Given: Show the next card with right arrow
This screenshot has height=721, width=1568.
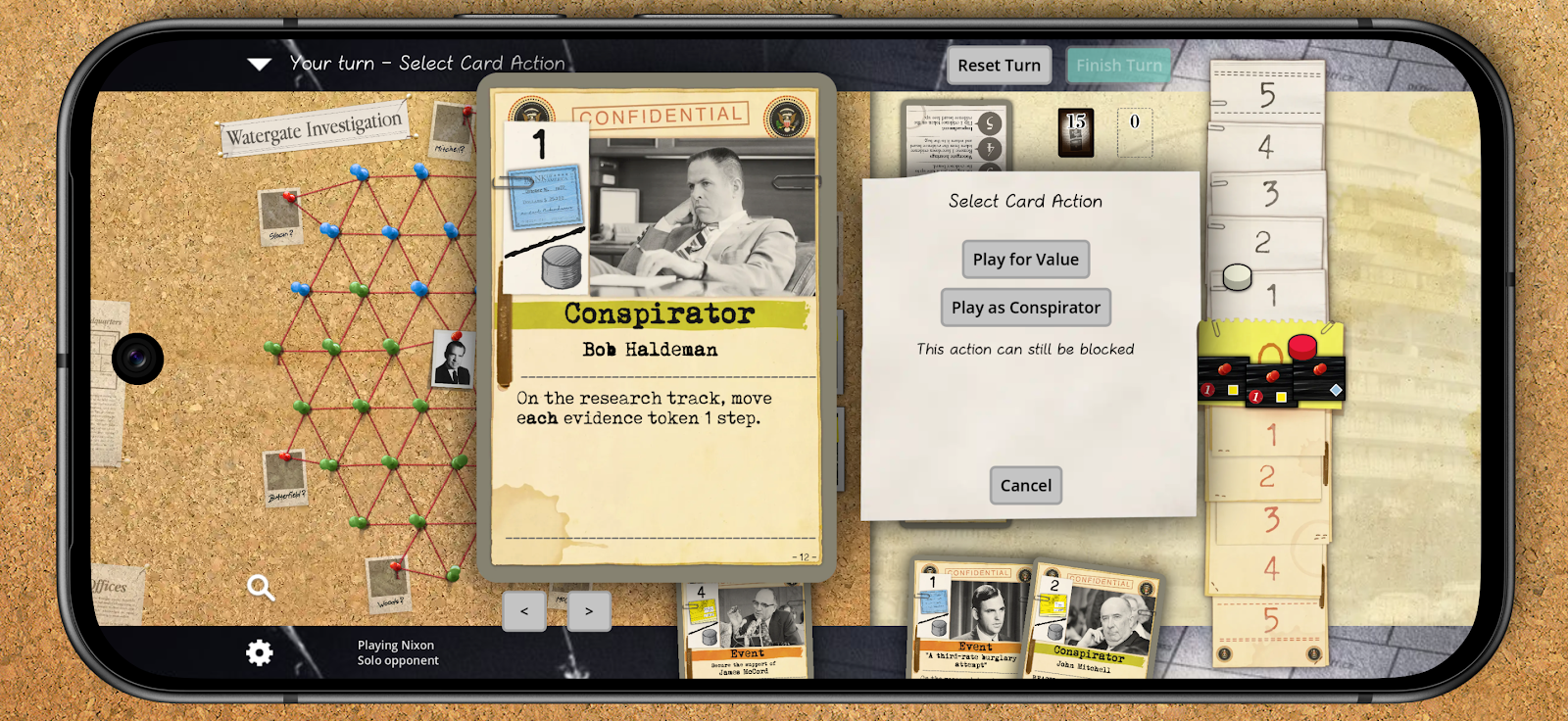Looking at the screenshot, I should point(589,611).
